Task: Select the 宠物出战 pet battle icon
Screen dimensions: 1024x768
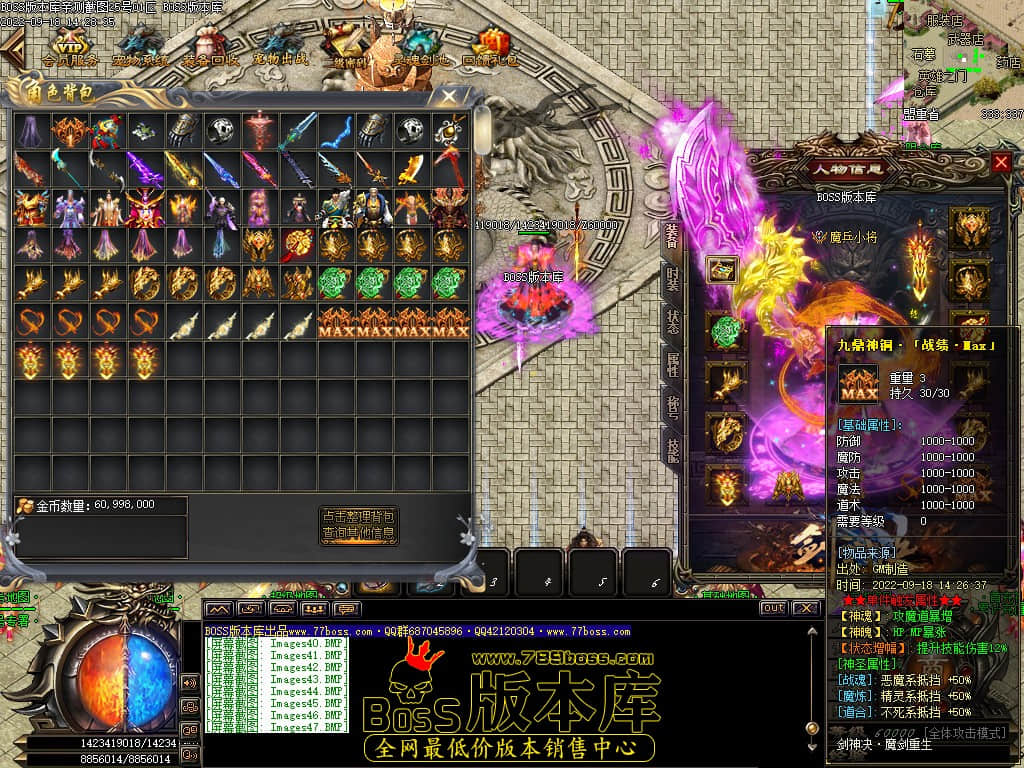Action: 280,46
